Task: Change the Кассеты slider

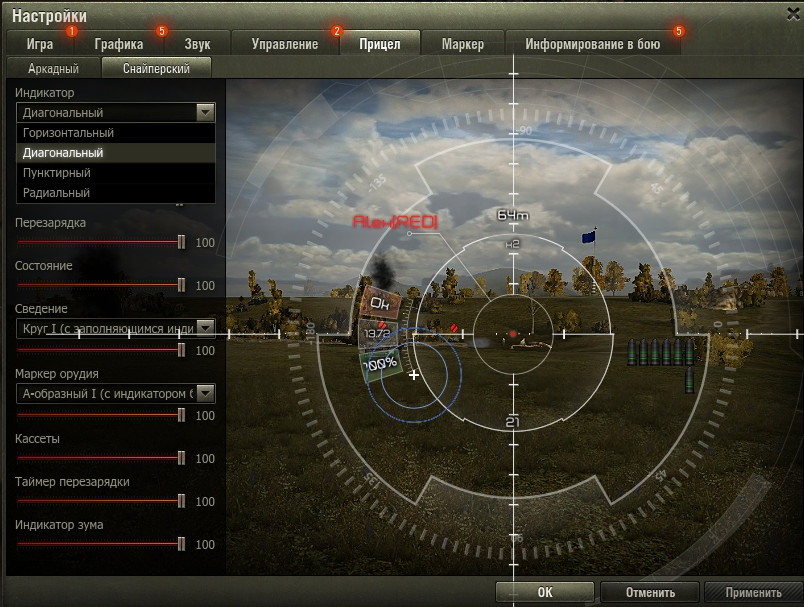Action: [x=181, y=458]
